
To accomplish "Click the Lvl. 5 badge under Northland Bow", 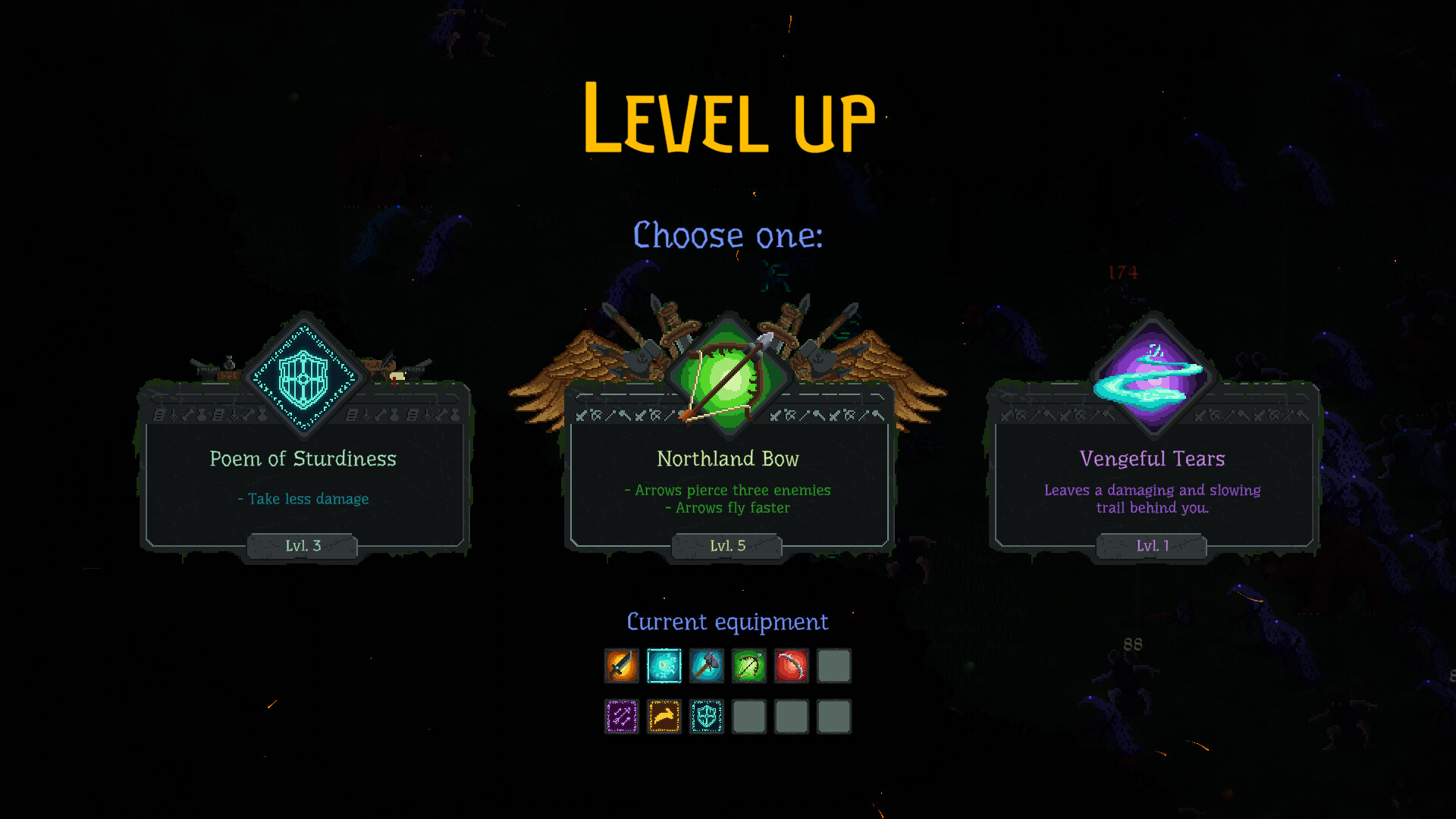I will (726, 545).
